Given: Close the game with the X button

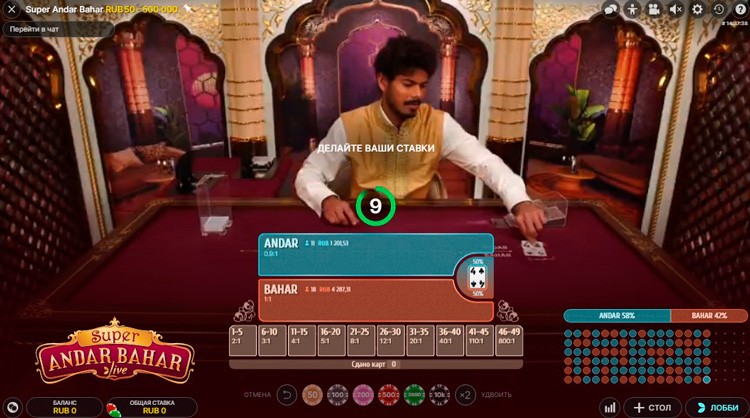Looking at the screenshot, I should coord(12,9).
